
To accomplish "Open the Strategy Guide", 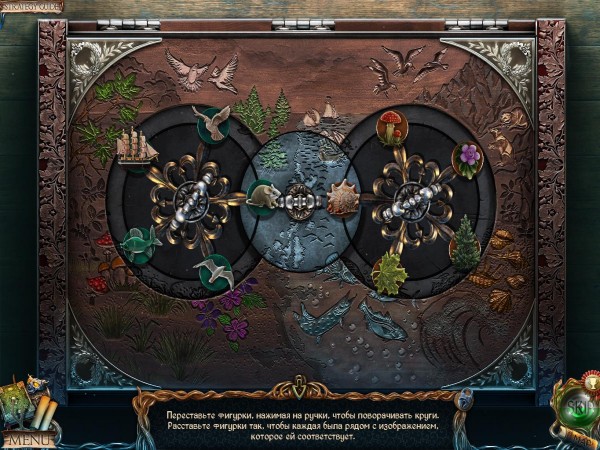I will pyautogui.click(x=33, y=7).
